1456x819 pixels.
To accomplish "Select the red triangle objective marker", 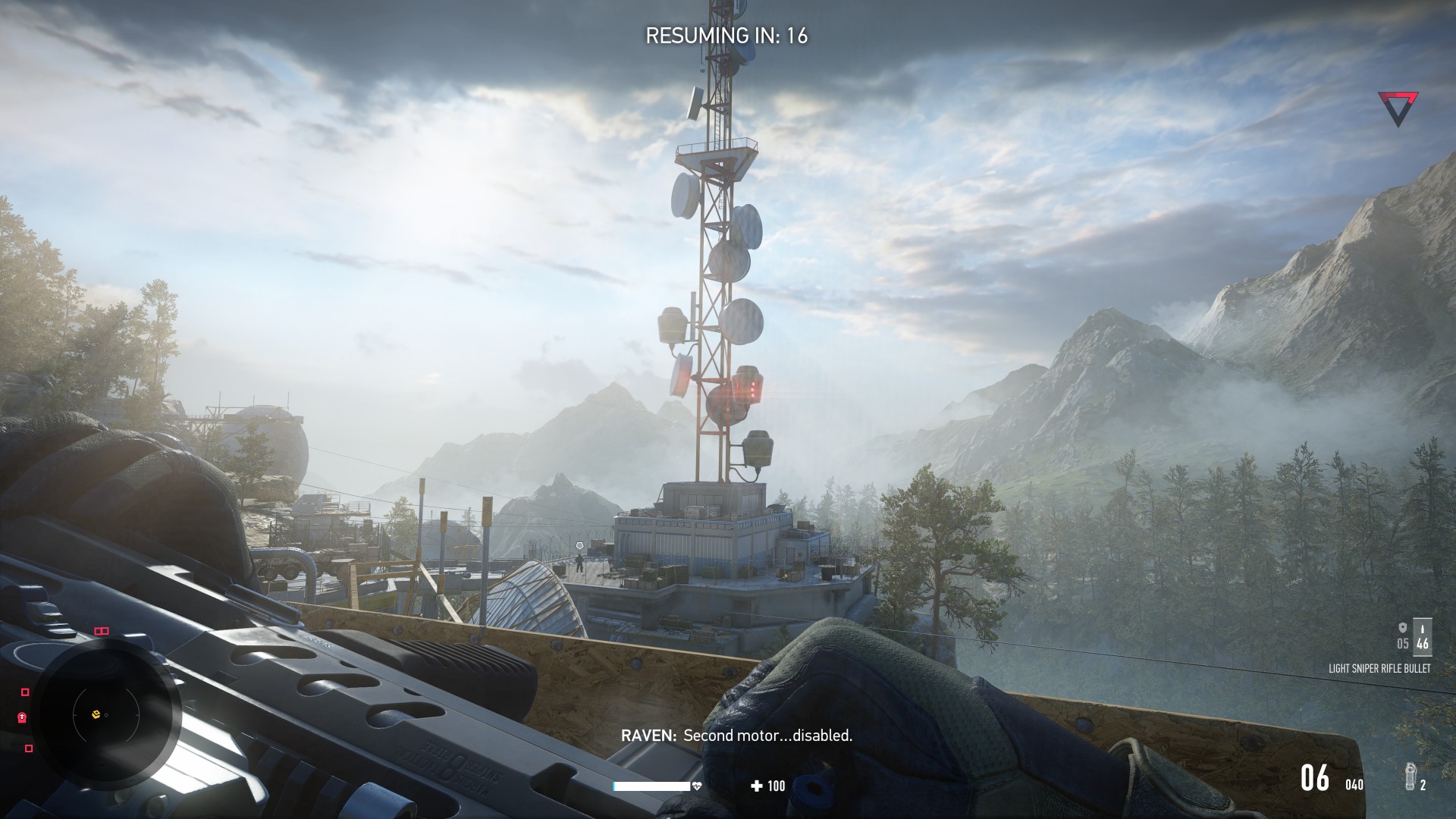I will pyautogui.click(x=1398, y=108).
